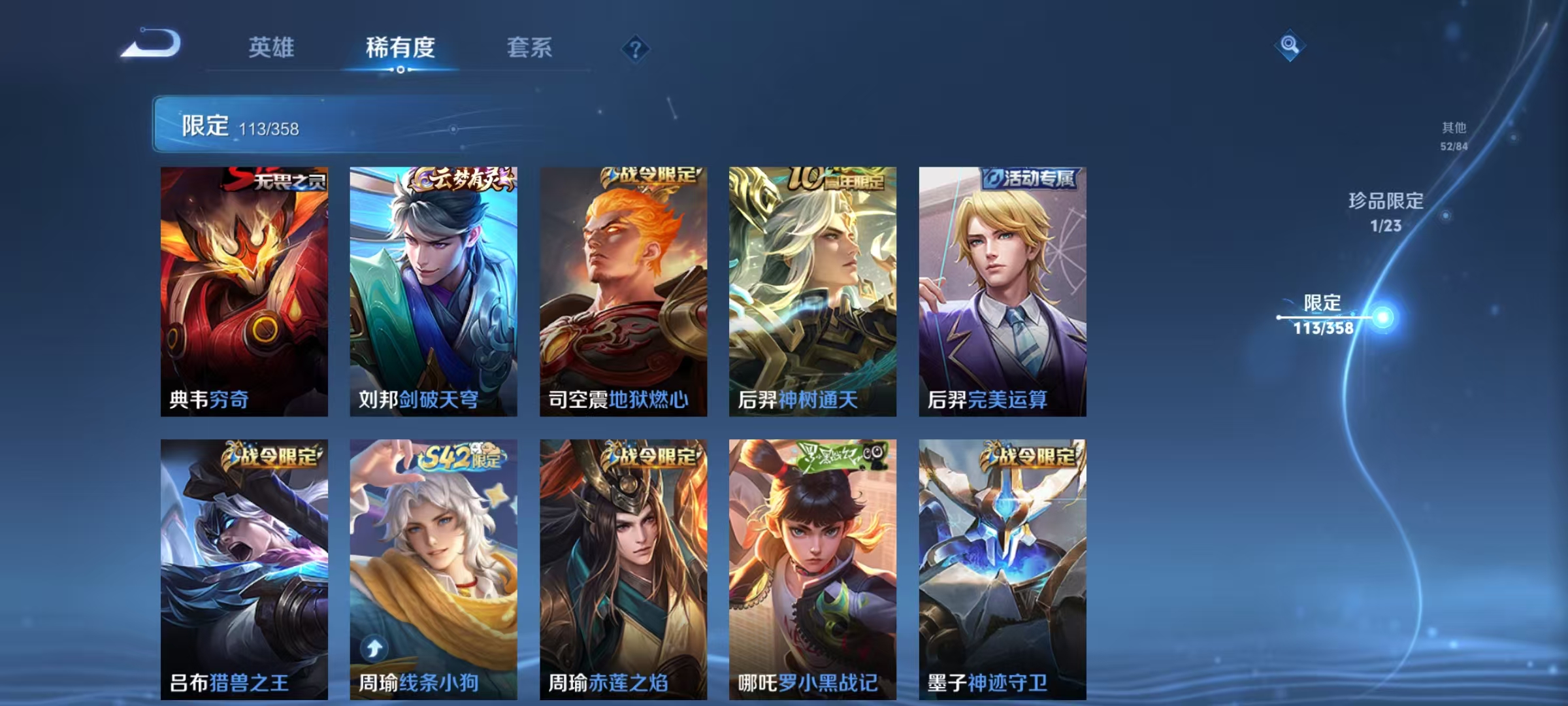Select the 稀有度 tab
The width and height of the screenshot is (1568, 706).
[x=401, y=48]
